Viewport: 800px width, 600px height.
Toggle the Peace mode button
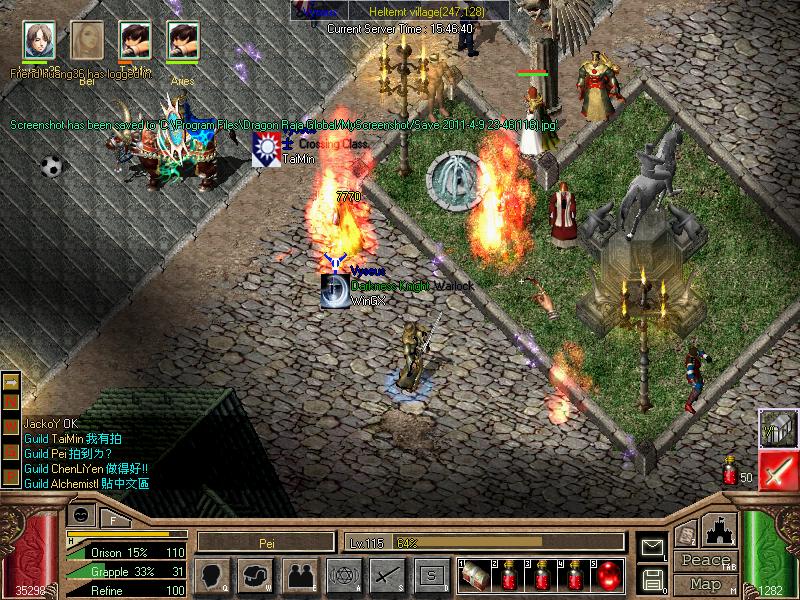point(706,561)
